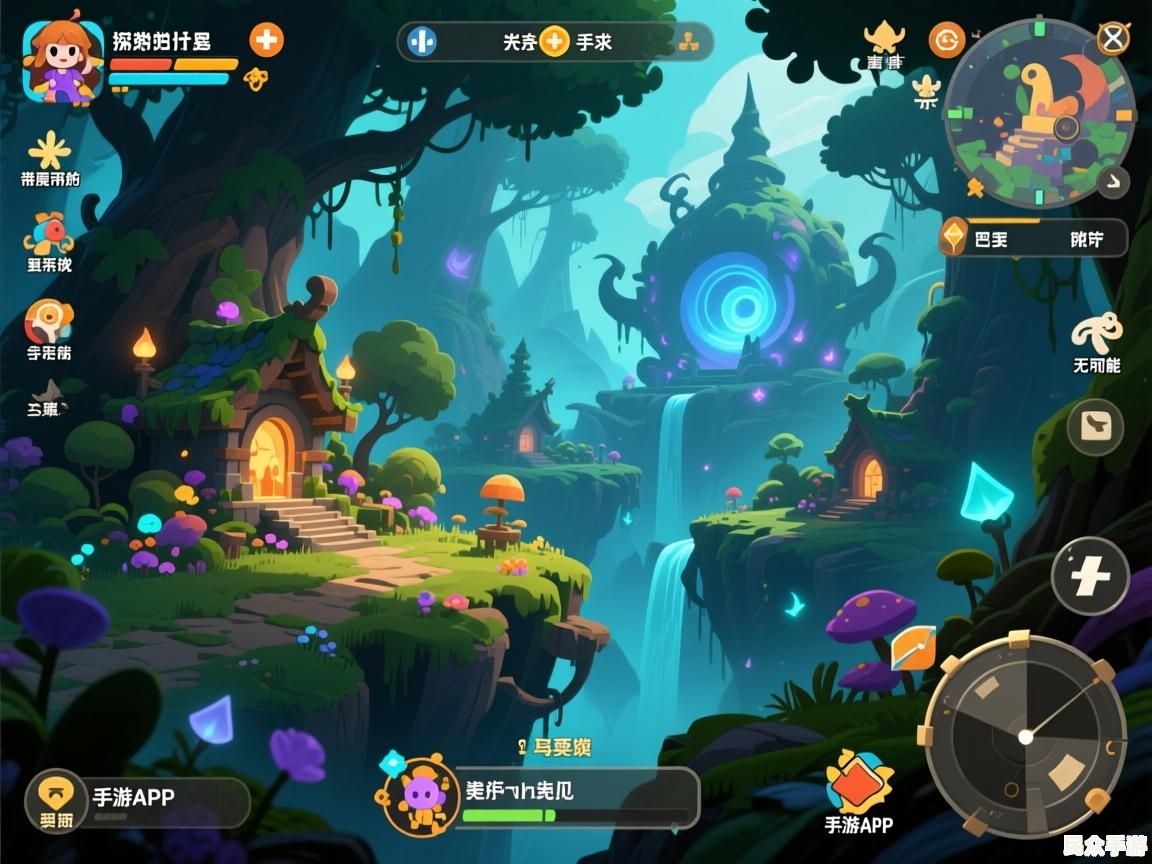Tap the large round plus action button
Viewport: 1152px width, 864px height.
[x=1090, y=576]
